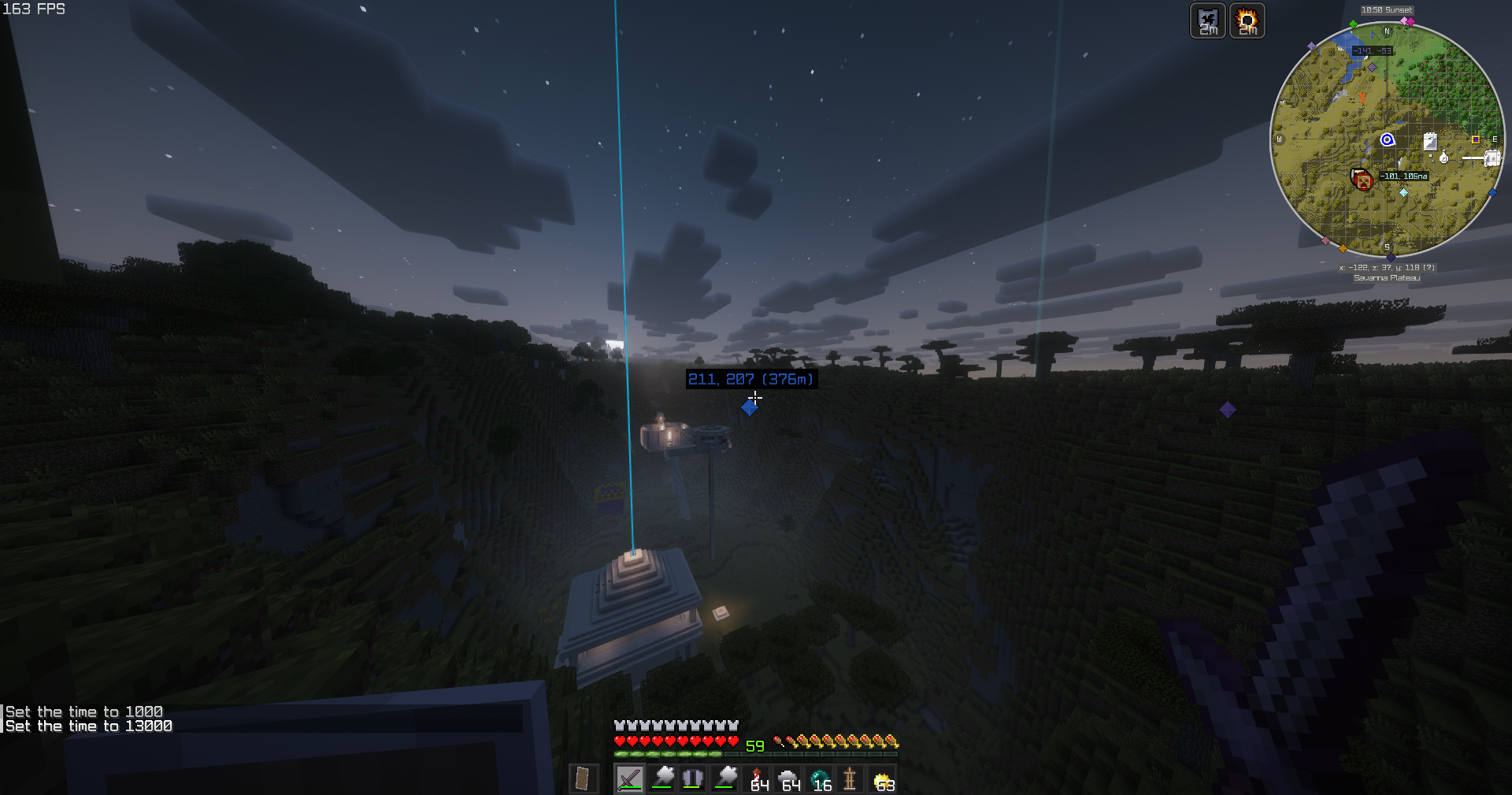Expand the -141, -53 coordinate tooltip on the minimap

click(x=1373, y=51)
